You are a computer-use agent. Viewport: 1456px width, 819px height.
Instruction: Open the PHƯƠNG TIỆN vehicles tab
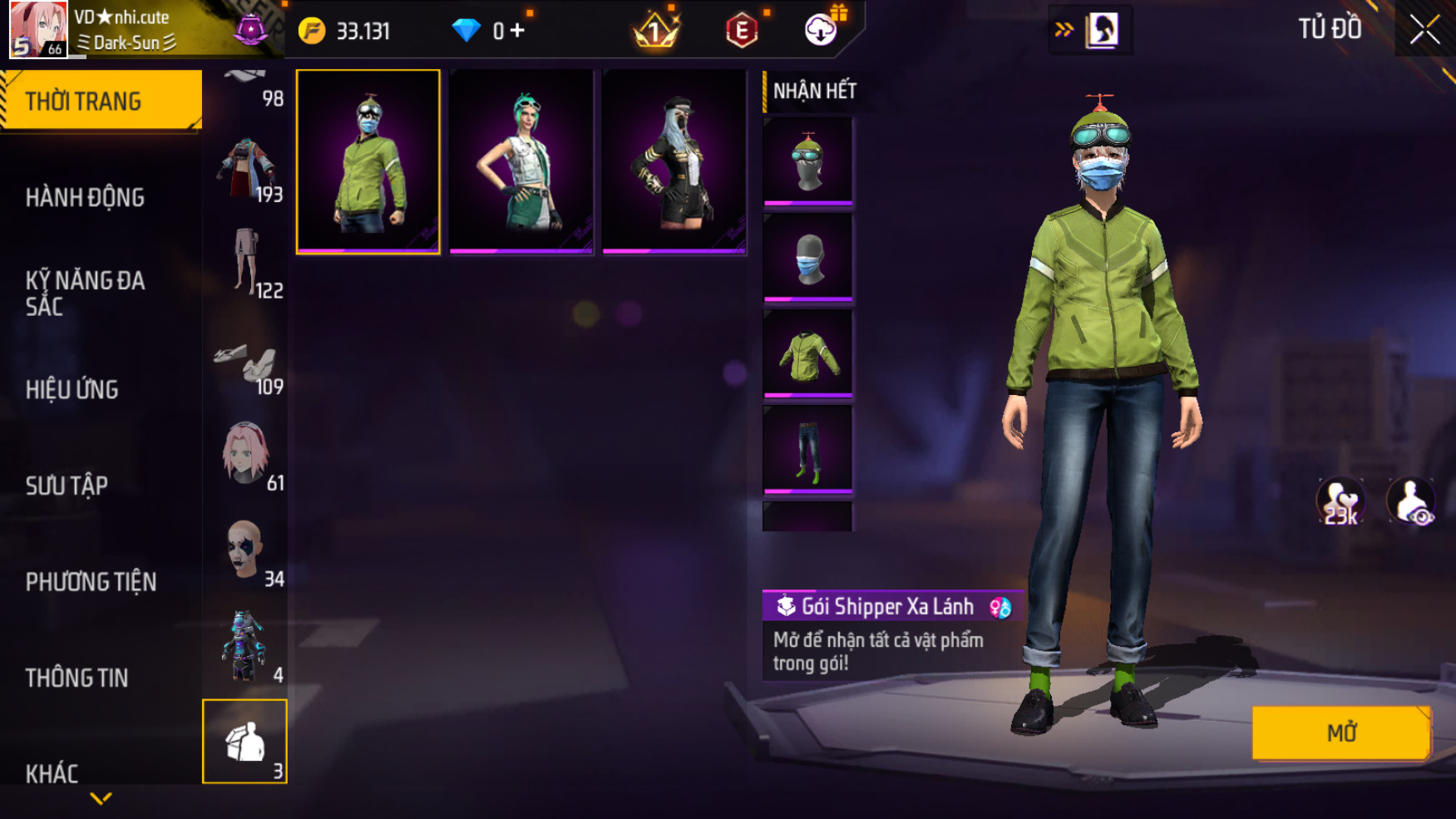pyautogui.click(x=91, y=581)
